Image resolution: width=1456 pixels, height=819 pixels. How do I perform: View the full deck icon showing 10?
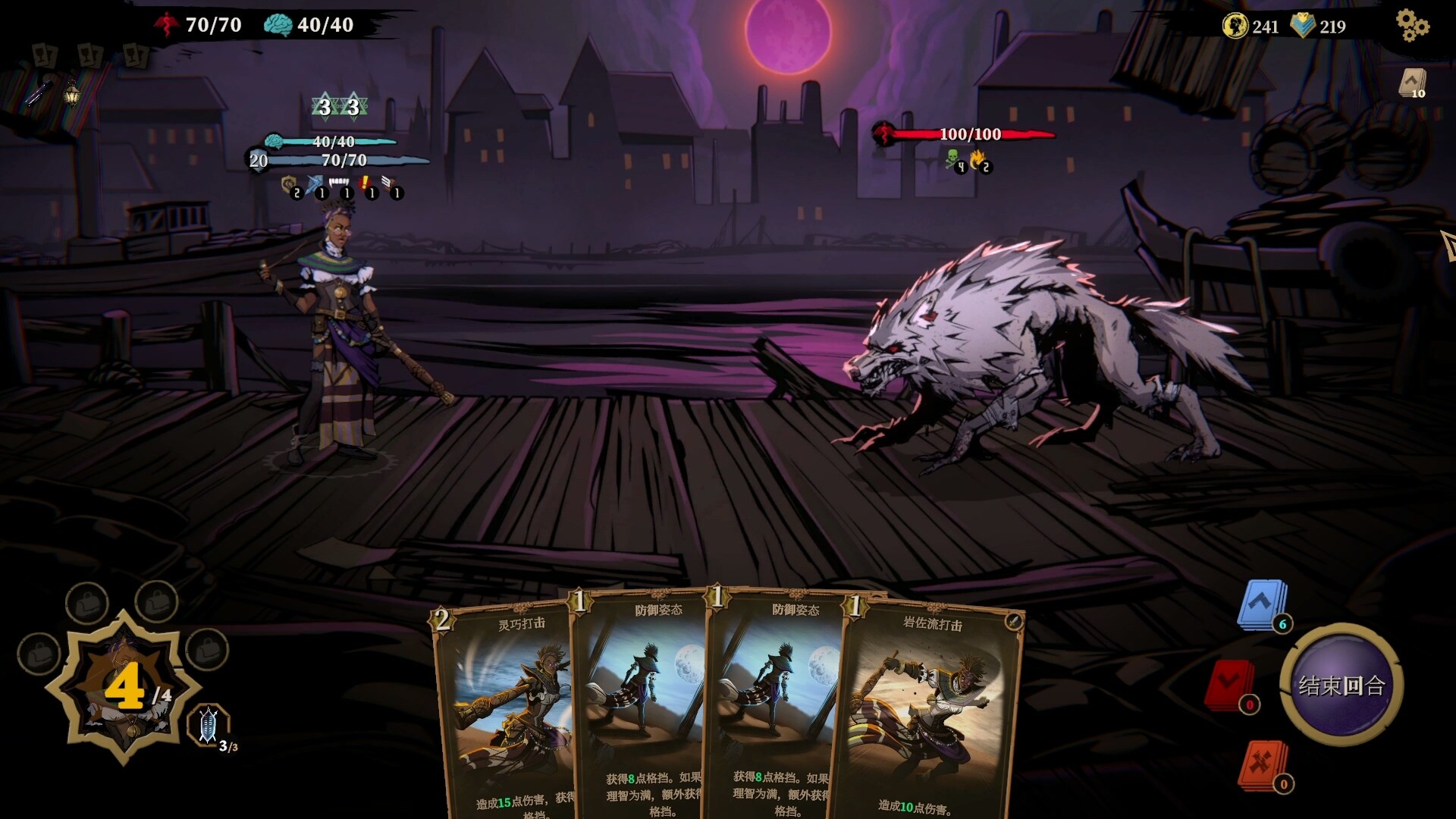1412,83
